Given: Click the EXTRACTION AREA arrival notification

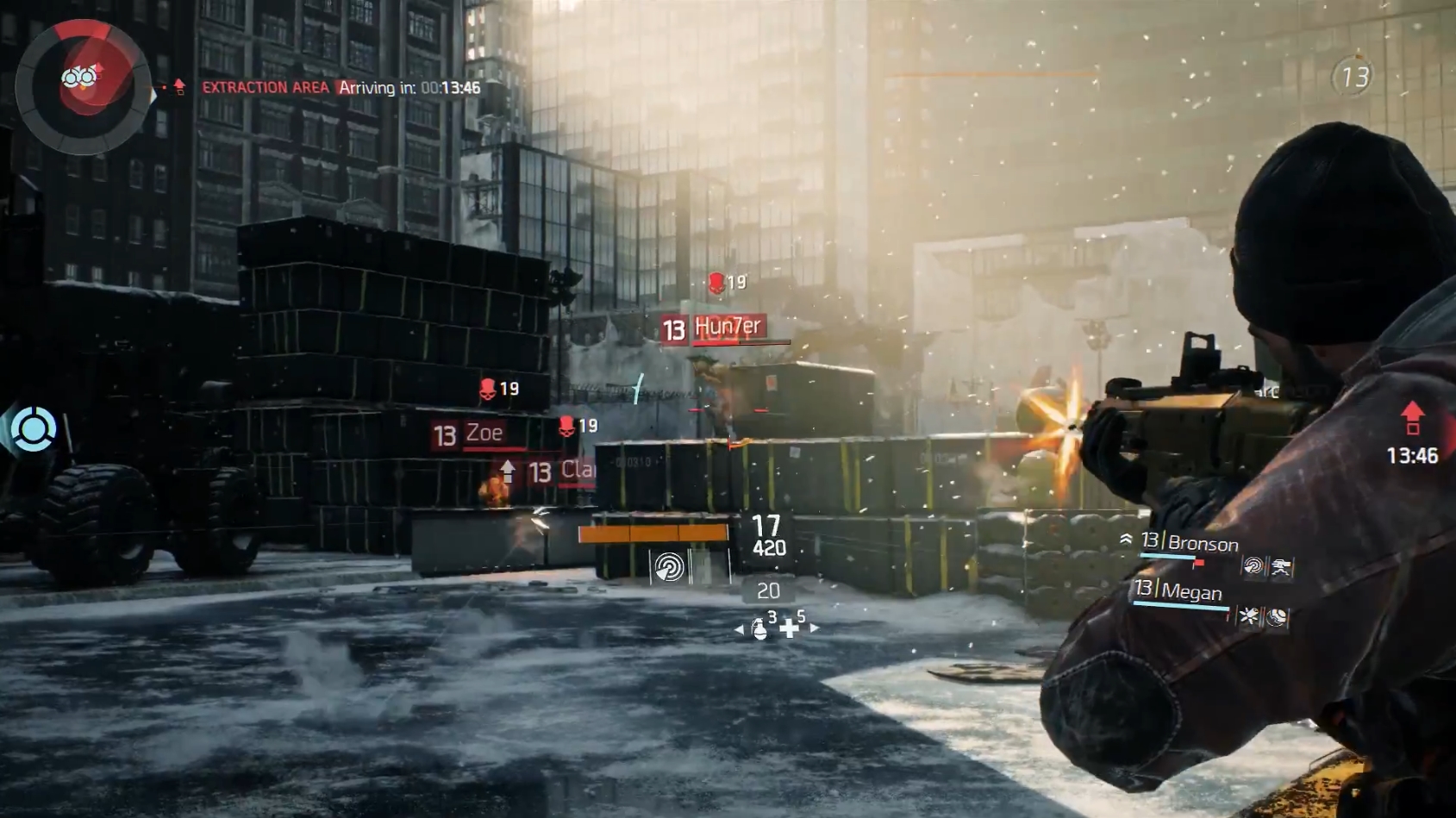Looking at the screenshot, I should (x=338, y=87).
